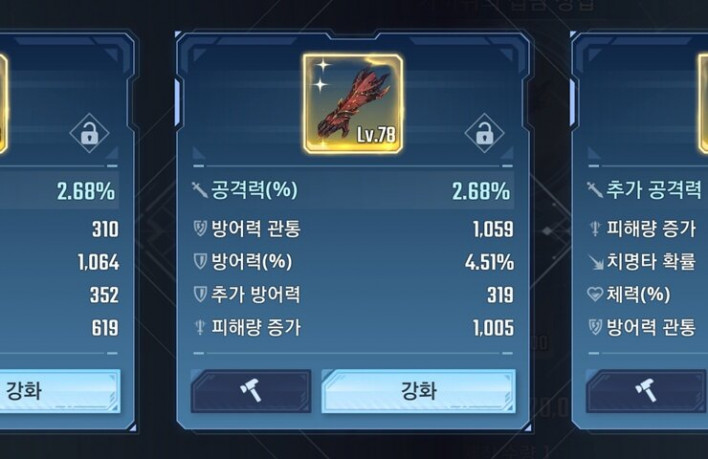This screenshot has width=708, height=459.
Task: Open the hammer button beside the gauntlet's 강화
Action: coord(250,390)
